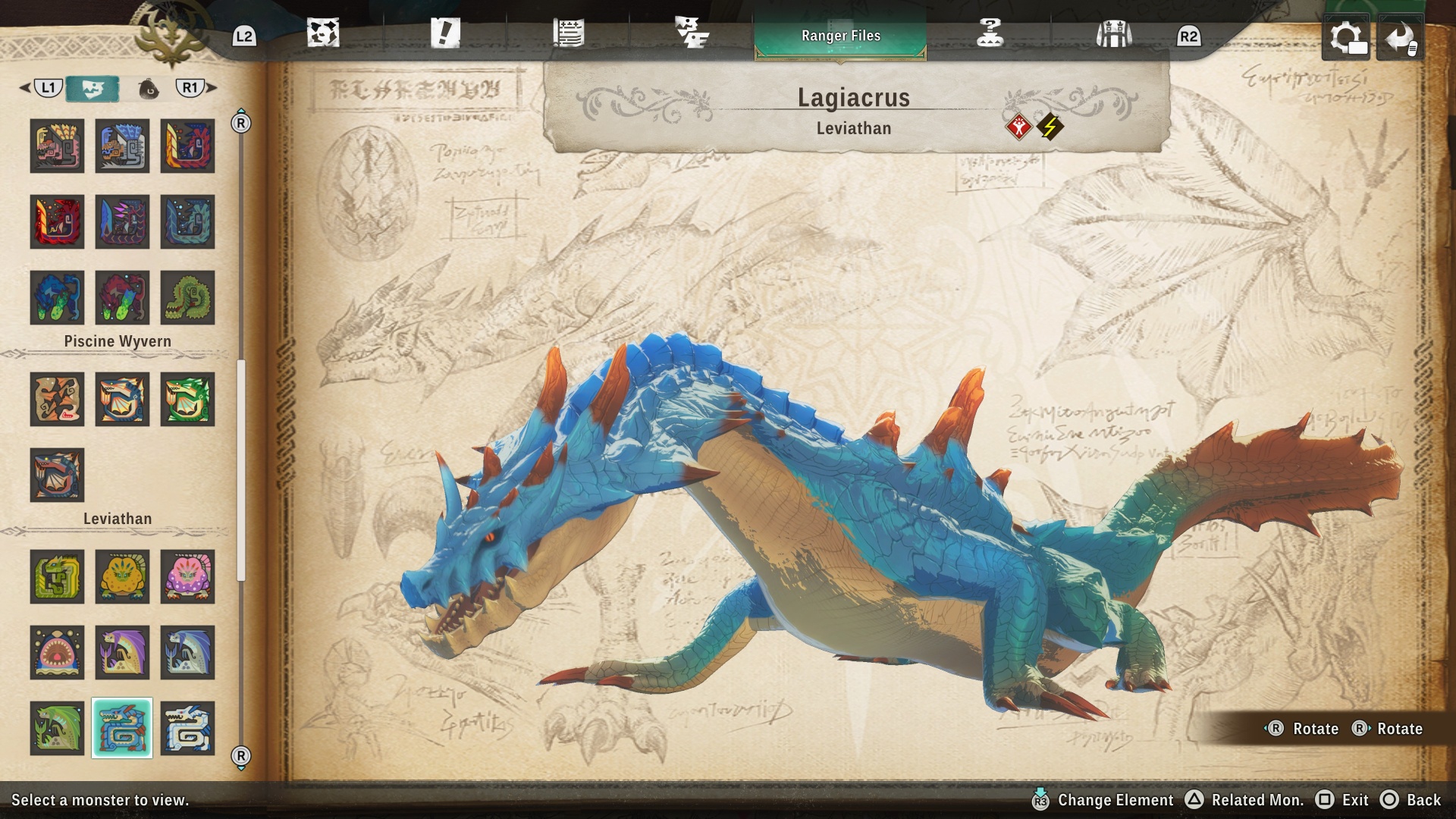Select the exclamation quest log icon

447,32
